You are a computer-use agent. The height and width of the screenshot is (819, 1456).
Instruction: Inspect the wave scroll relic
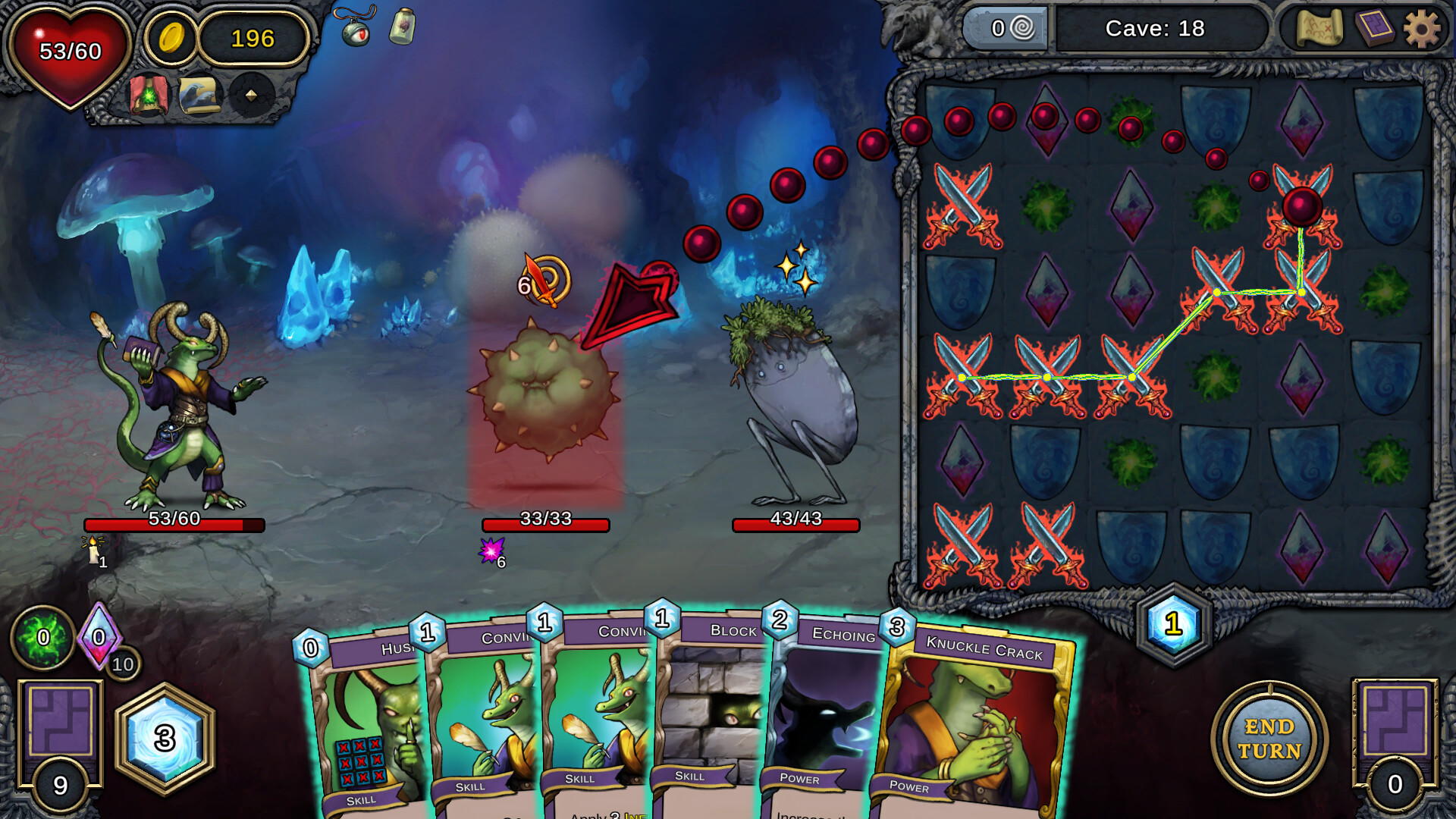(199, 96)
